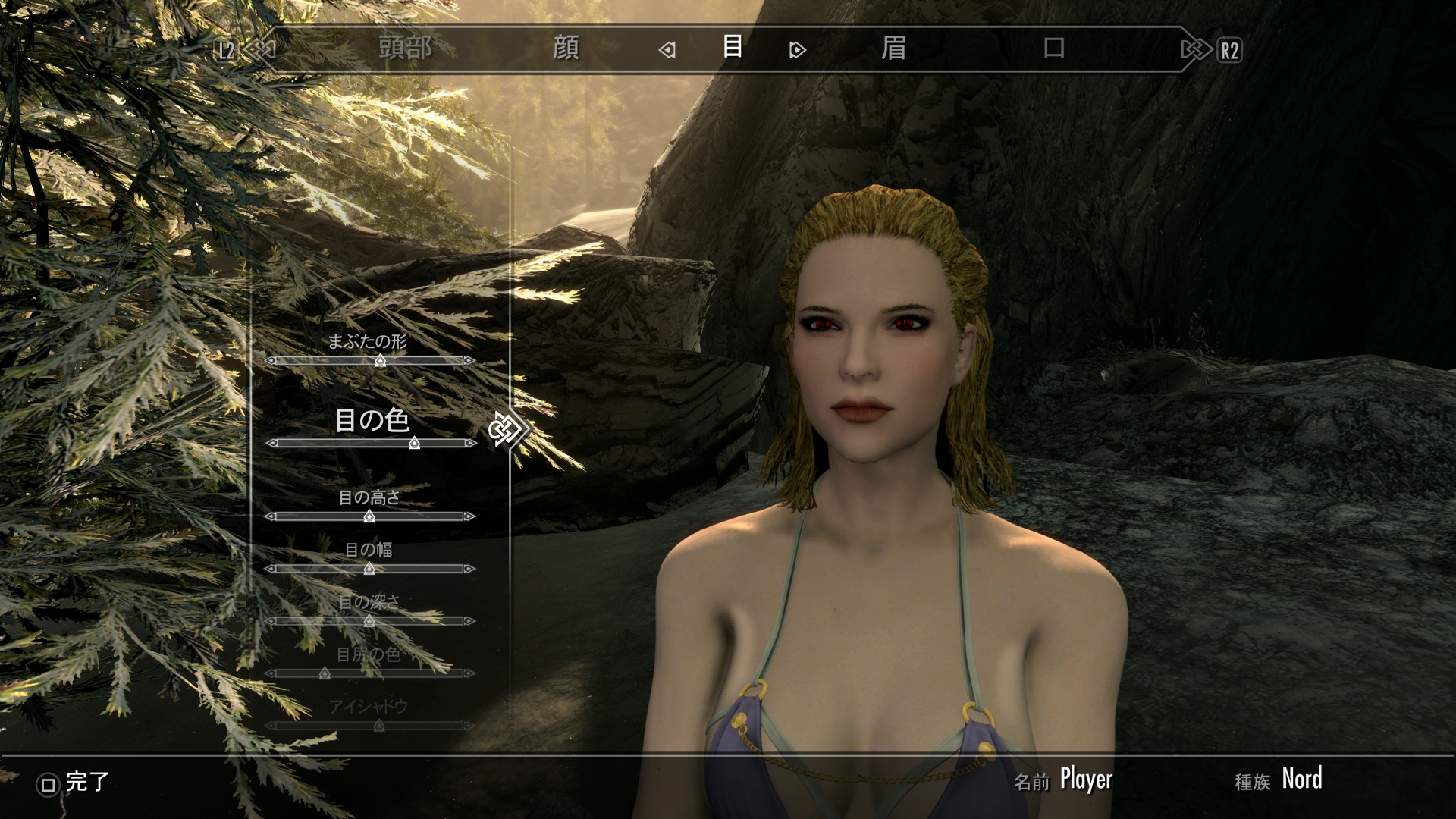Click the right arrow beside 目 tab
1456x819 pixels.
click(x=797, y=50)
